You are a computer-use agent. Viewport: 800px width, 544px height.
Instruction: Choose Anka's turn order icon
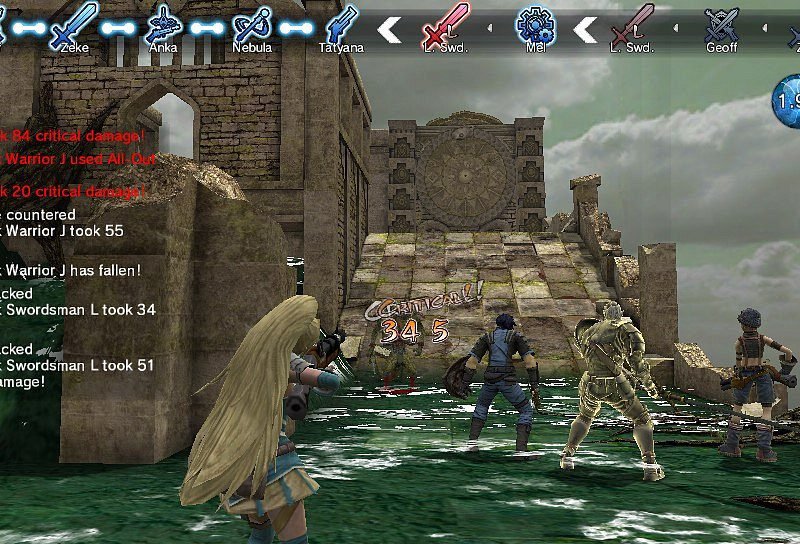pos(163,23)
